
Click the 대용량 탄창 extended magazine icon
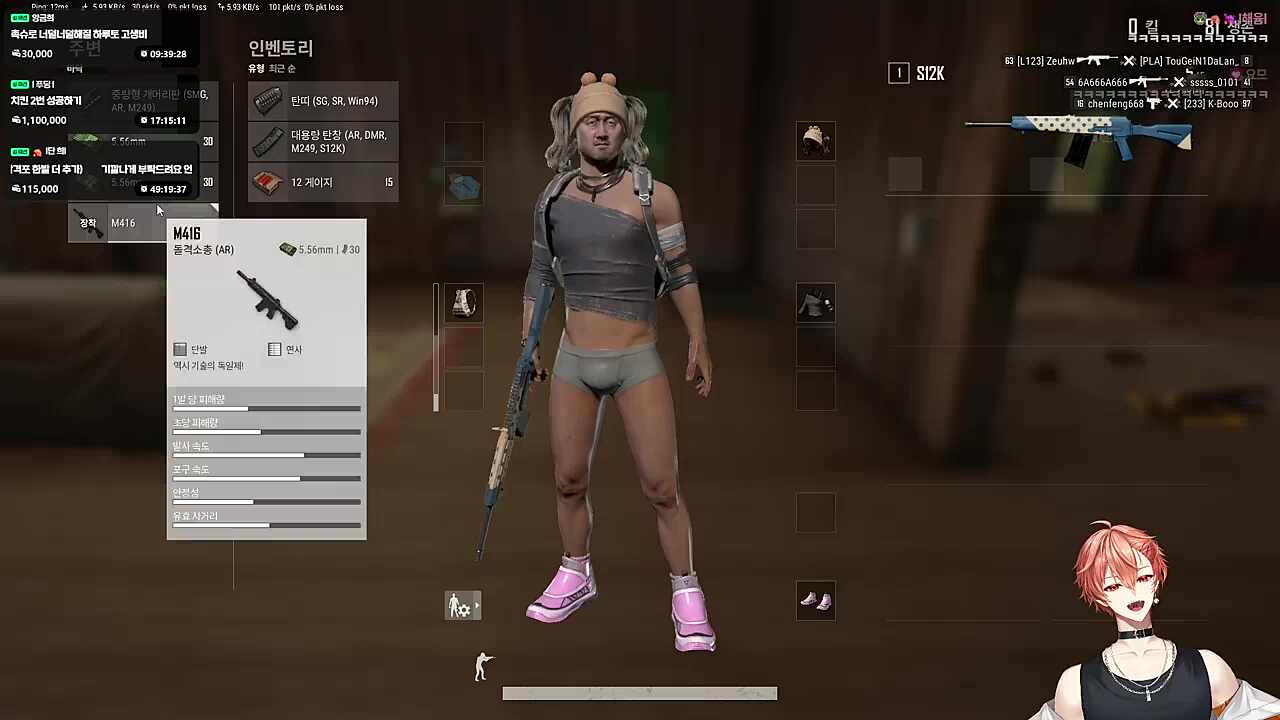268,141
